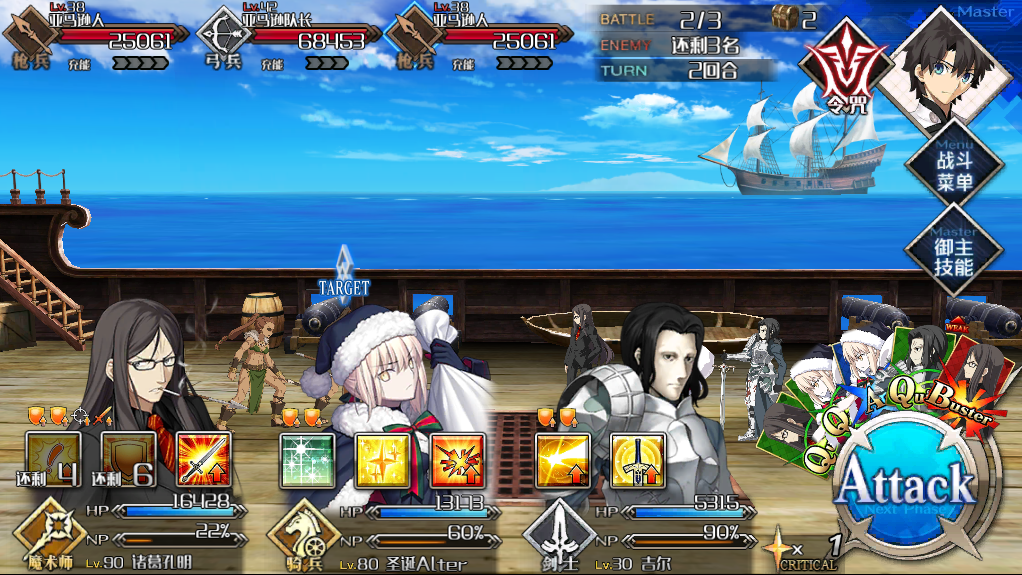Activate Zhuge Liang's red sword attack-up skill
Image resolution: width=1022 pixels, height=575 pixels.
[x=204, y=460]
